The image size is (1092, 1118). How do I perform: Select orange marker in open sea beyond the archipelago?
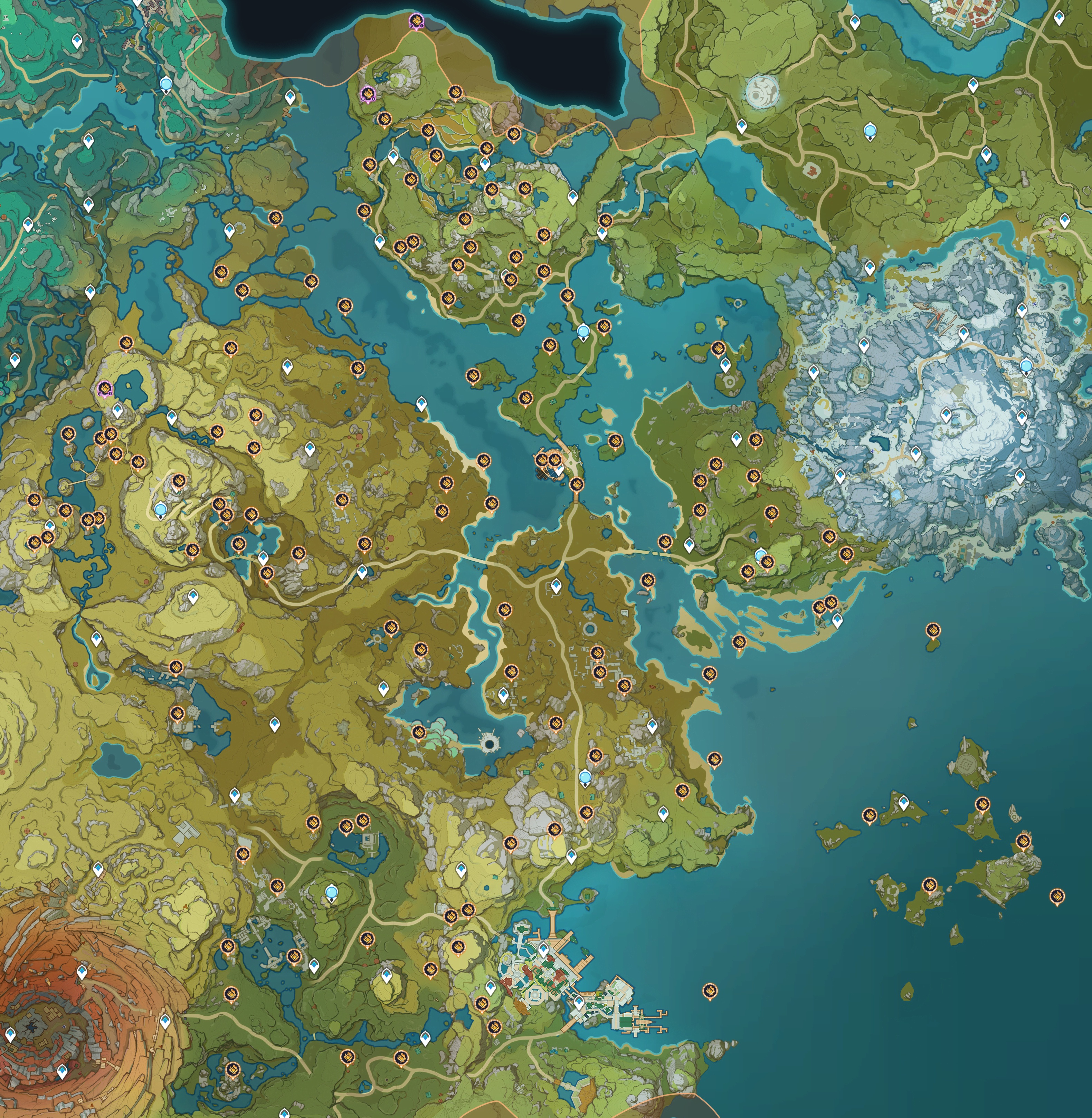tap(1057, 895)
